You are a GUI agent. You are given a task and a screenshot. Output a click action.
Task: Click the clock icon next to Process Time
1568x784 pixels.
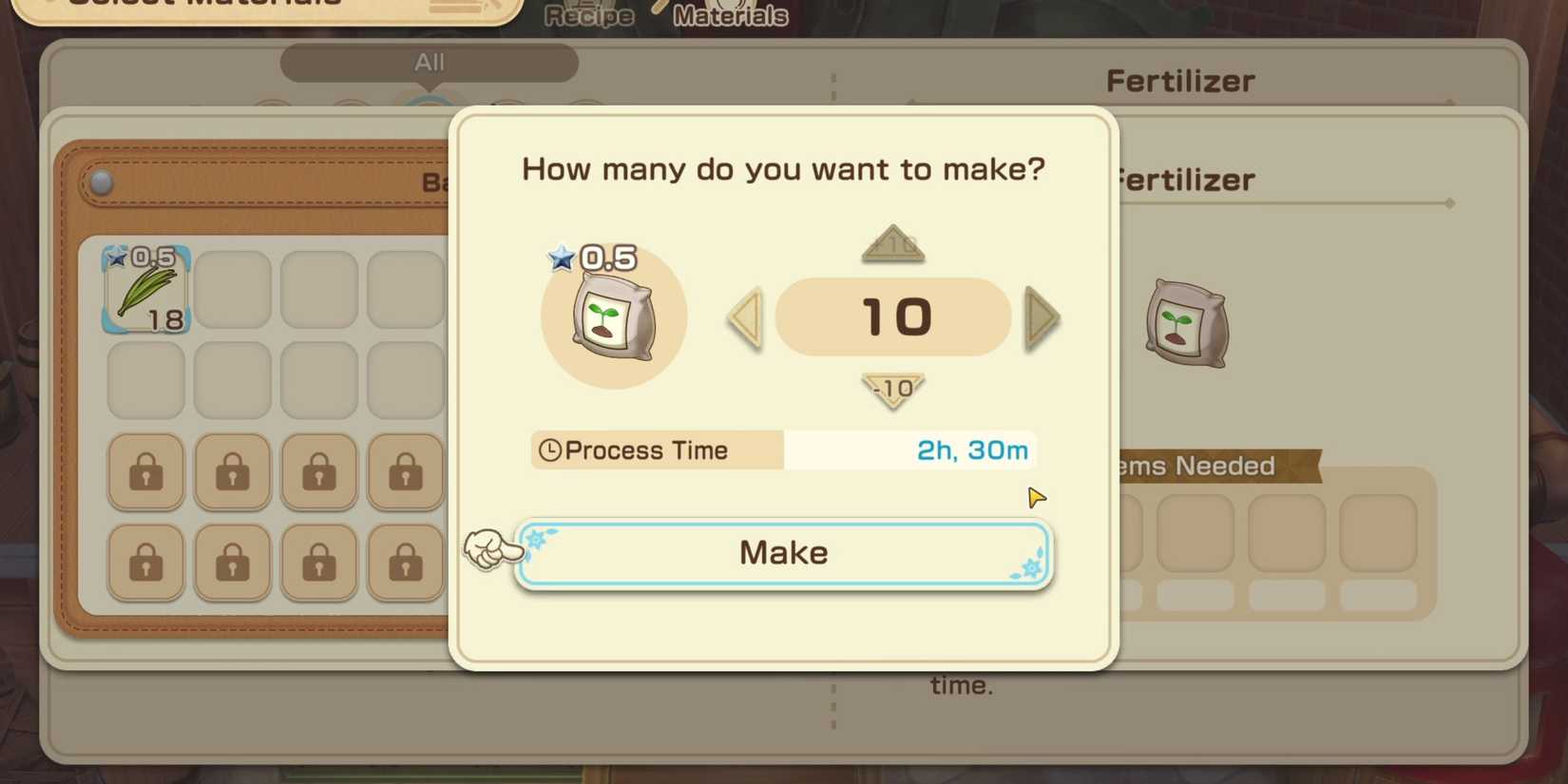pos(549,449)
